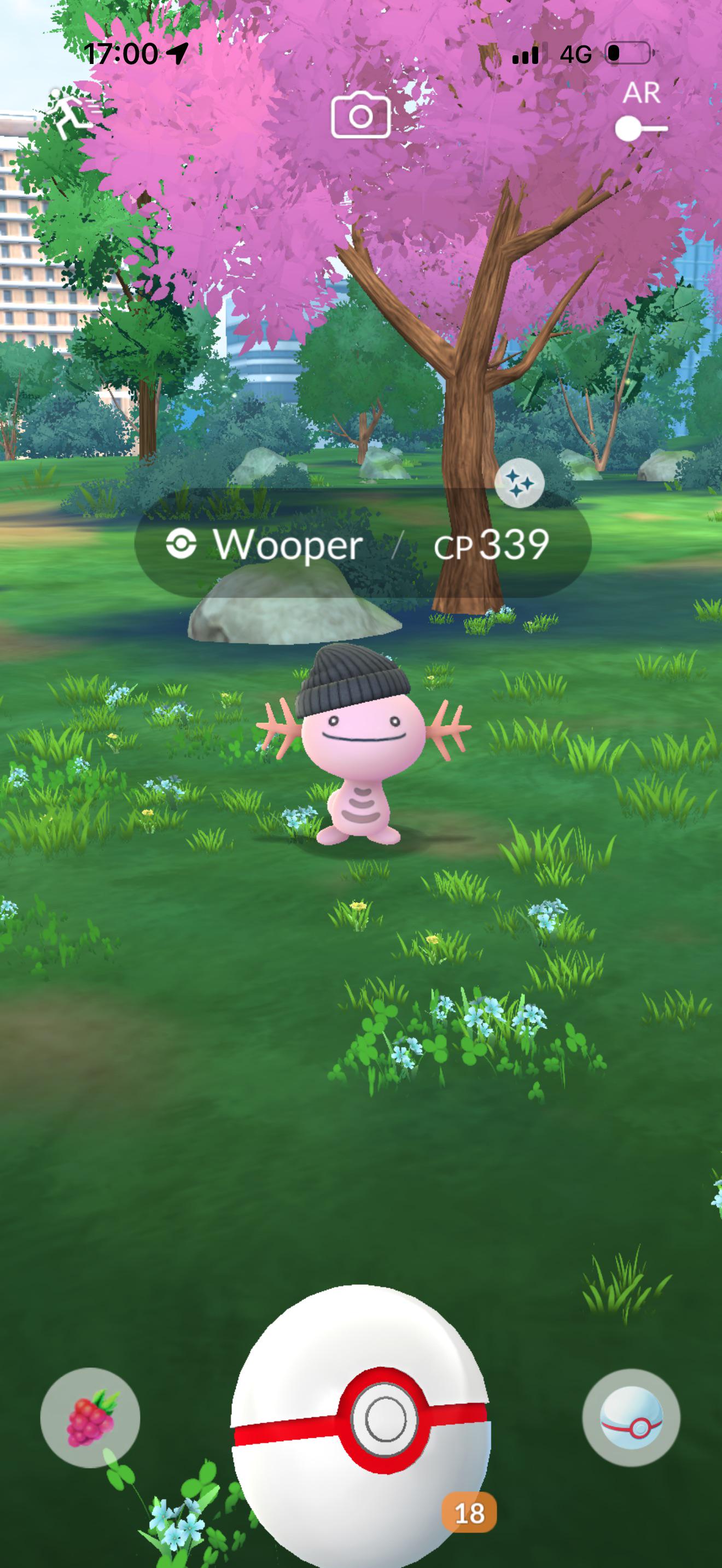Open the Poké Ball selection button

point(631,1417)
